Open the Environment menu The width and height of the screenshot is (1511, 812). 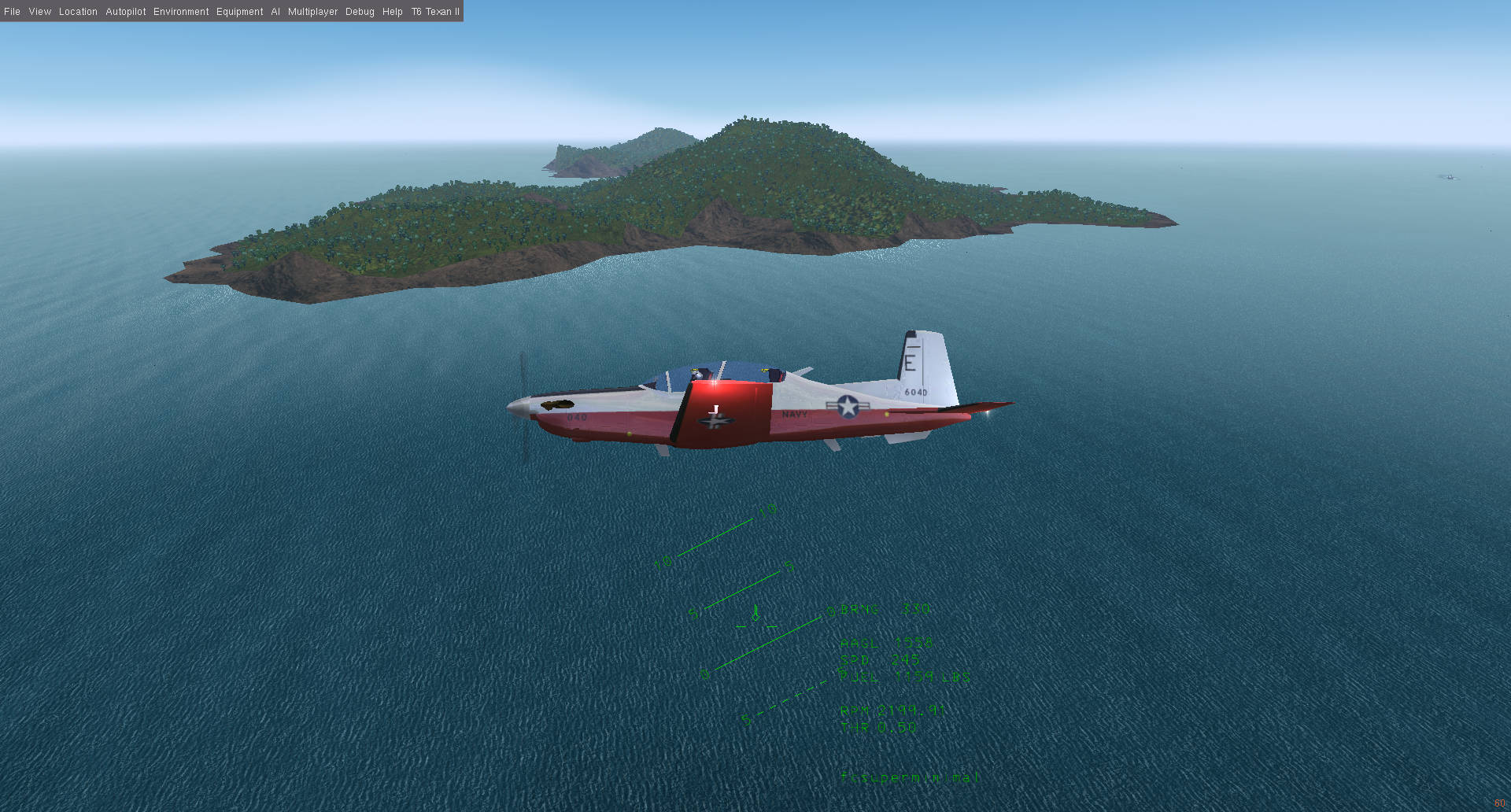tap(181, 11)
